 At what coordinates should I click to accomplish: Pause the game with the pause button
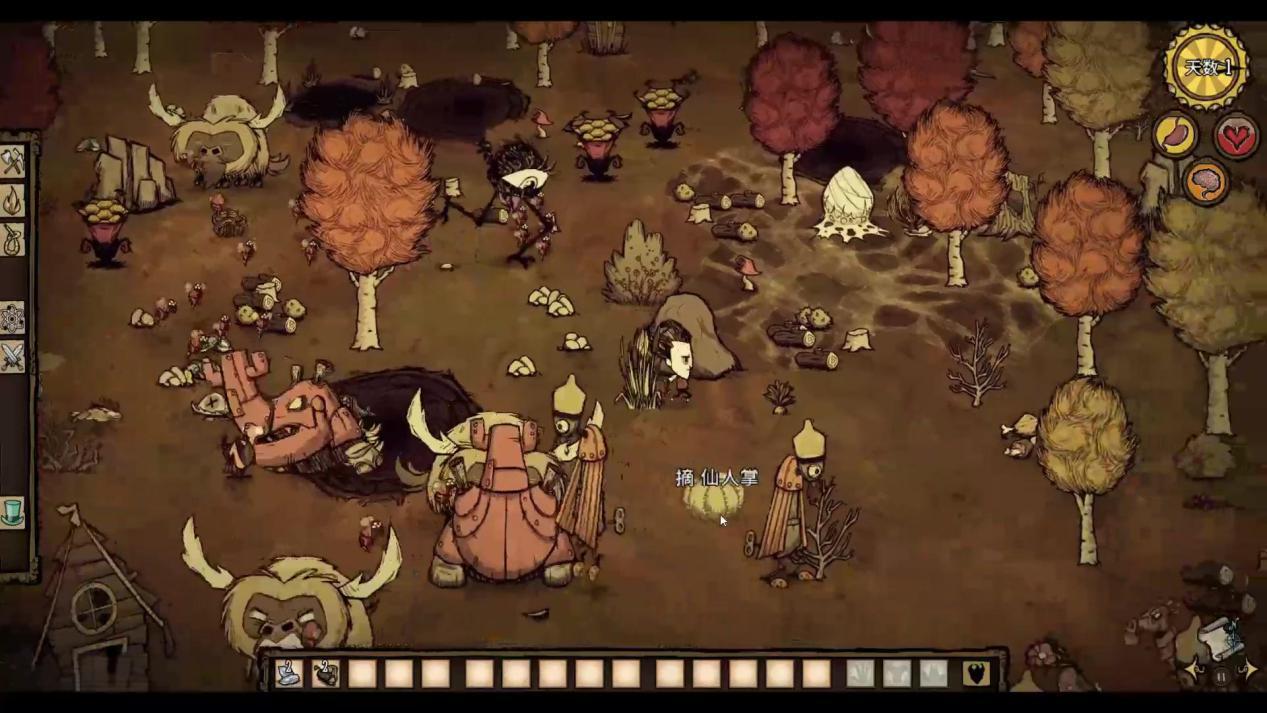click(x=1221, y=676)
